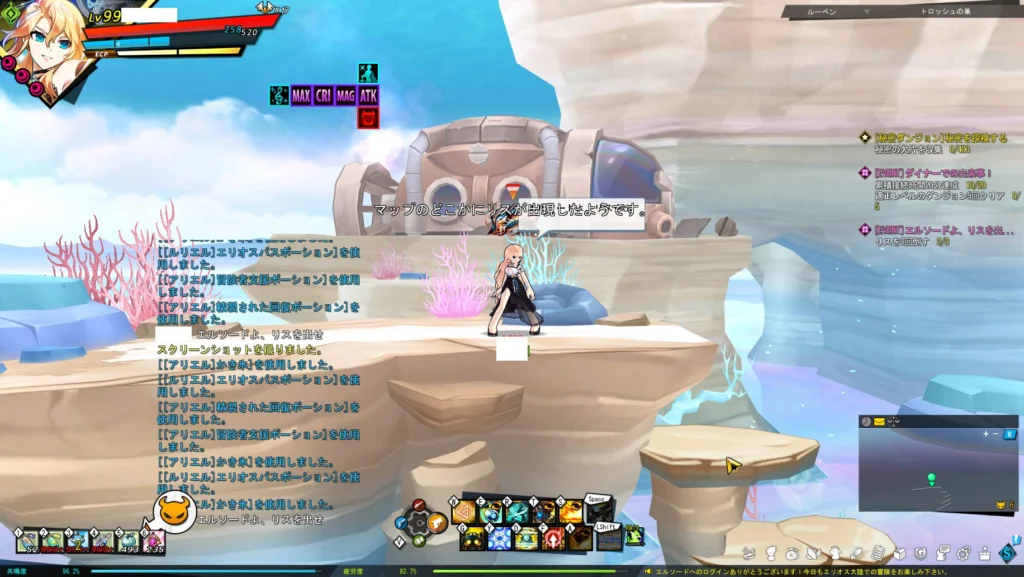Open the yellow mail envelope icon
This screenshot has height=577, width=1024.
(x=879, y=422)
